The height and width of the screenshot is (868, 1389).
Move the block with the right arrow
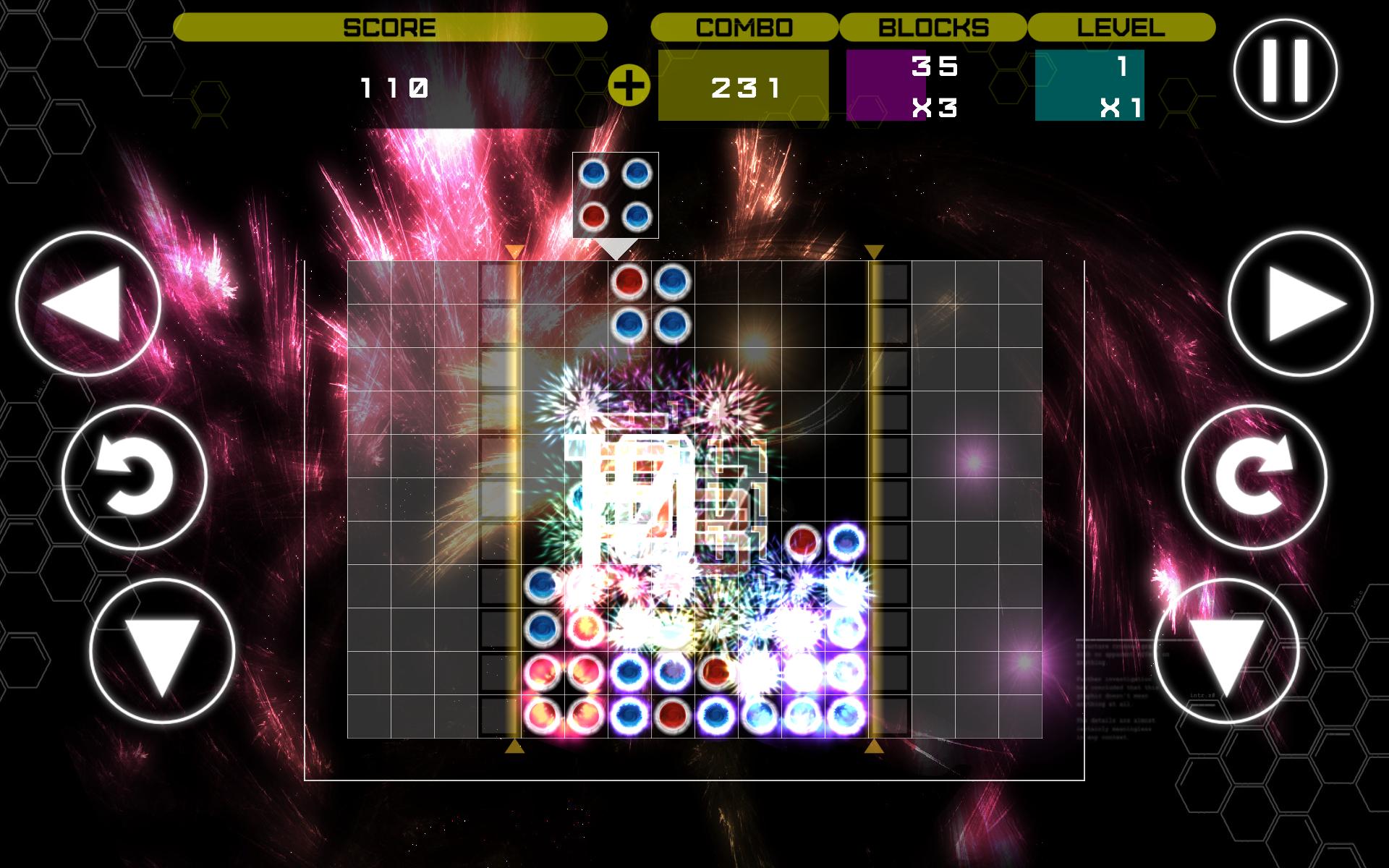pyautogui.click(x=1300, y=304)
